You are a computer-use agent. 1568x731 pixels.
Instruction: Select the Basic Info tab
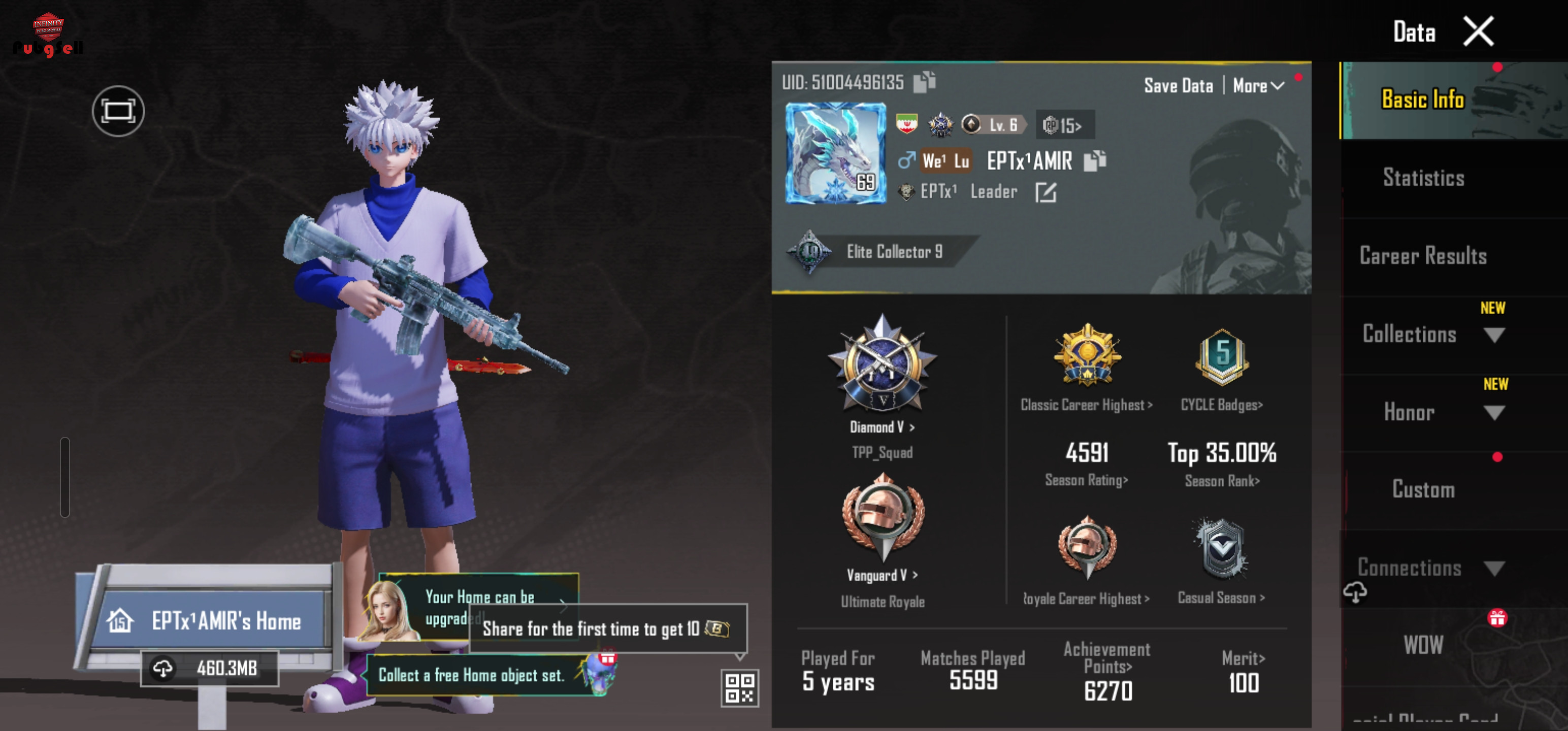1423,99
